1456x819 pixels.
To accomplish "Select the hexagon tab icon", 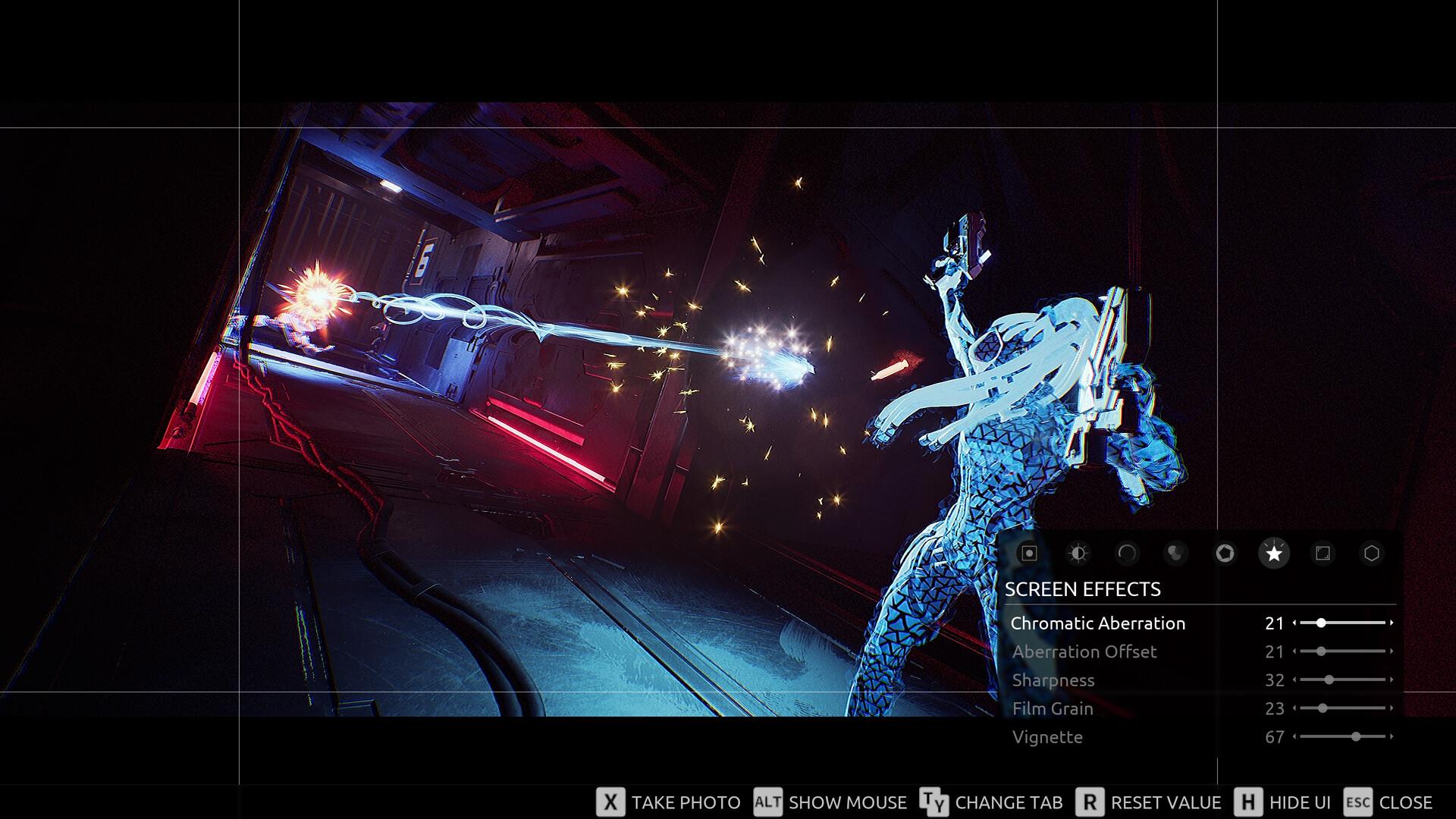I will point(1373,554).
